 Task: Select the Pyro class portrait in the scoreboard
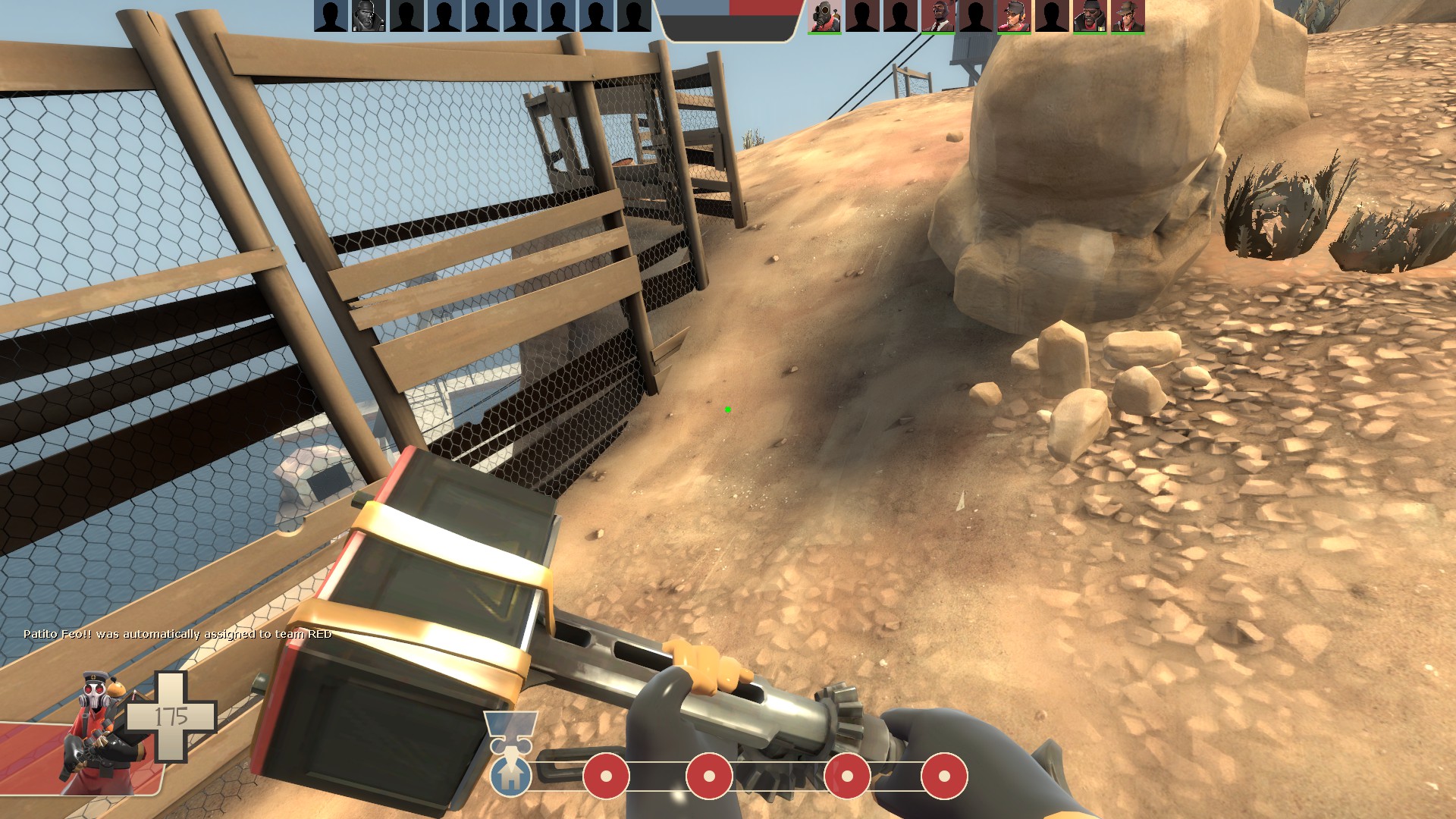(824, 17)
